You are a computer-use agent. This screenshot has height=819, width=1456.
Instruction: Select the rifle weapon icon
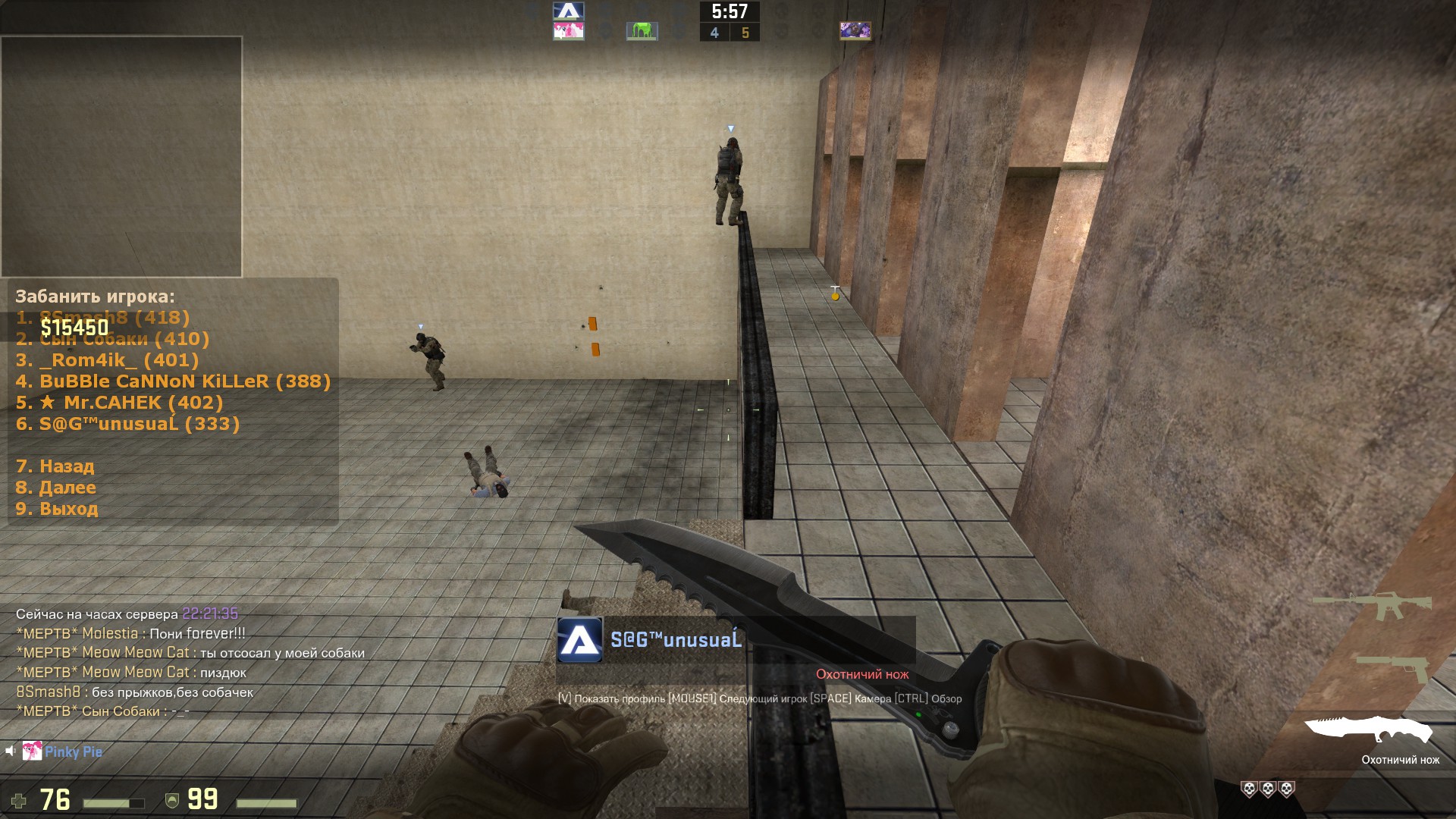(x=1372, y=606)
